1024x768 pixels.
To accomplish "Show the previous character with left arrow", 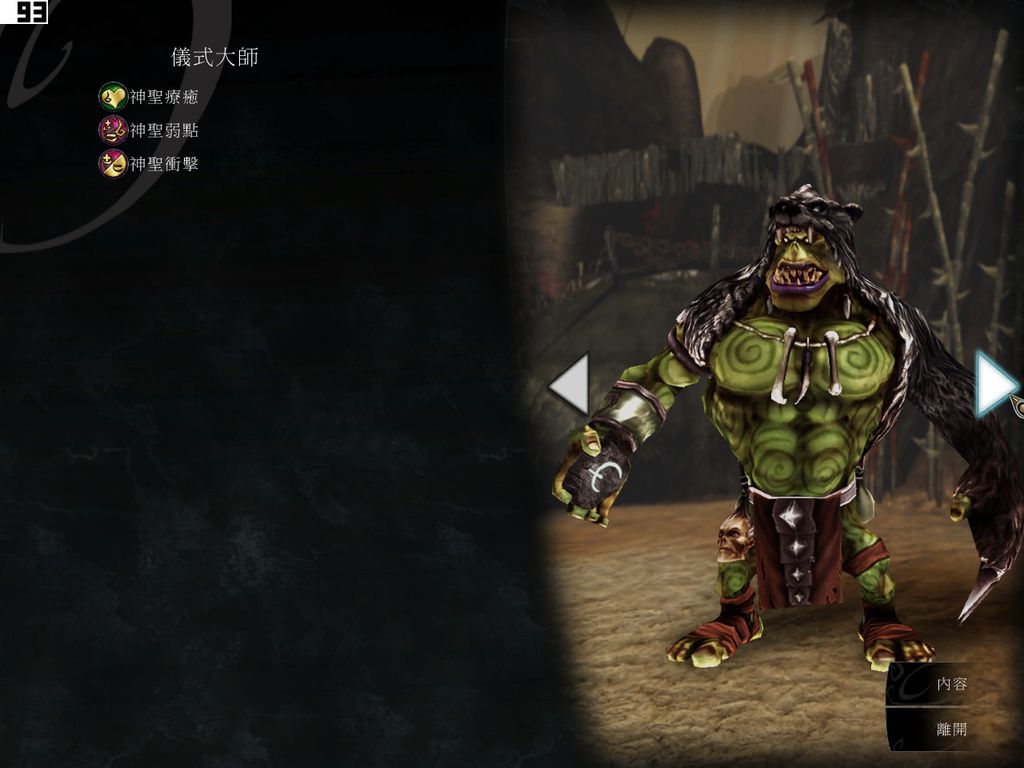I will coord(571,384).
